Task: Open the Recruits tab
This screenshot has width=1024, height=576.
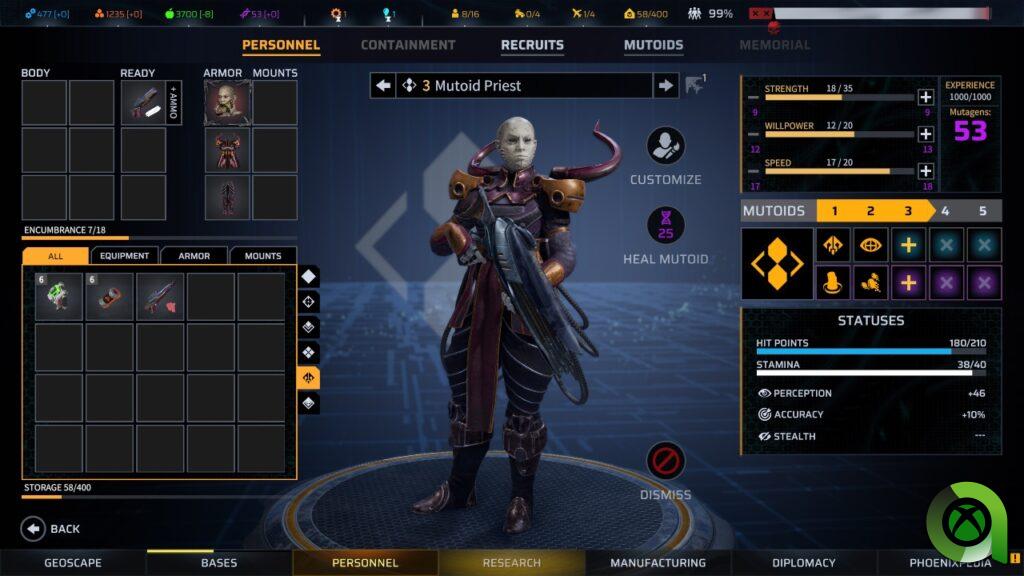Action: [532, 45]
